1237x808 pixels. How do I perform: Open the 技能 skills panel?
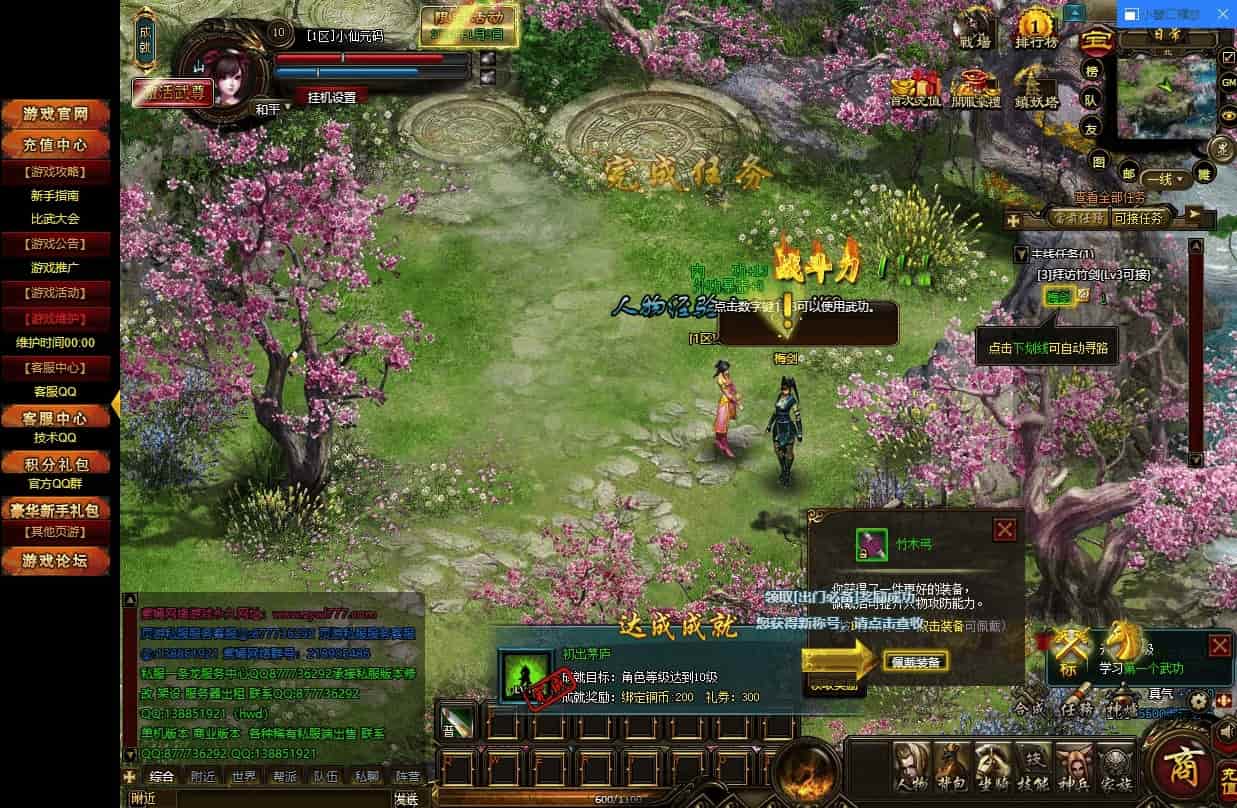coord(1033,766)
